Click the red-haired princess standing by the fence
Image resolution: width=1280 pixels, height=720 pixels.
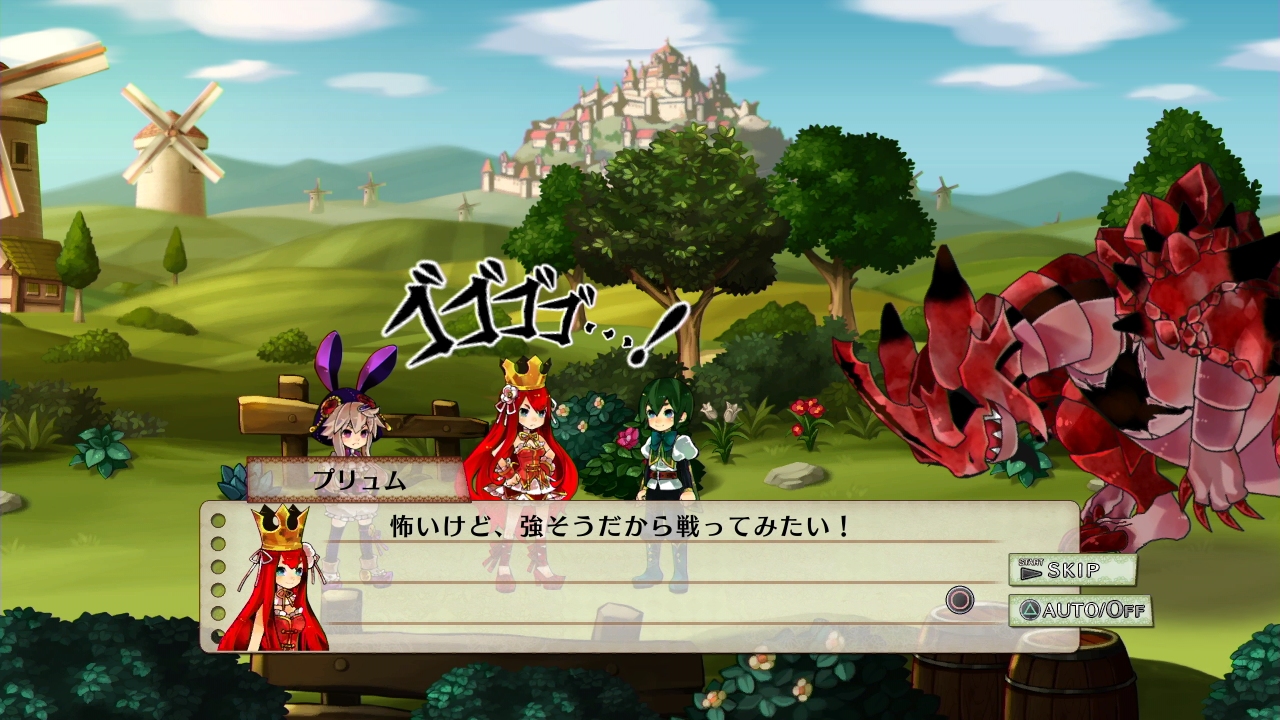pos(525,430)
